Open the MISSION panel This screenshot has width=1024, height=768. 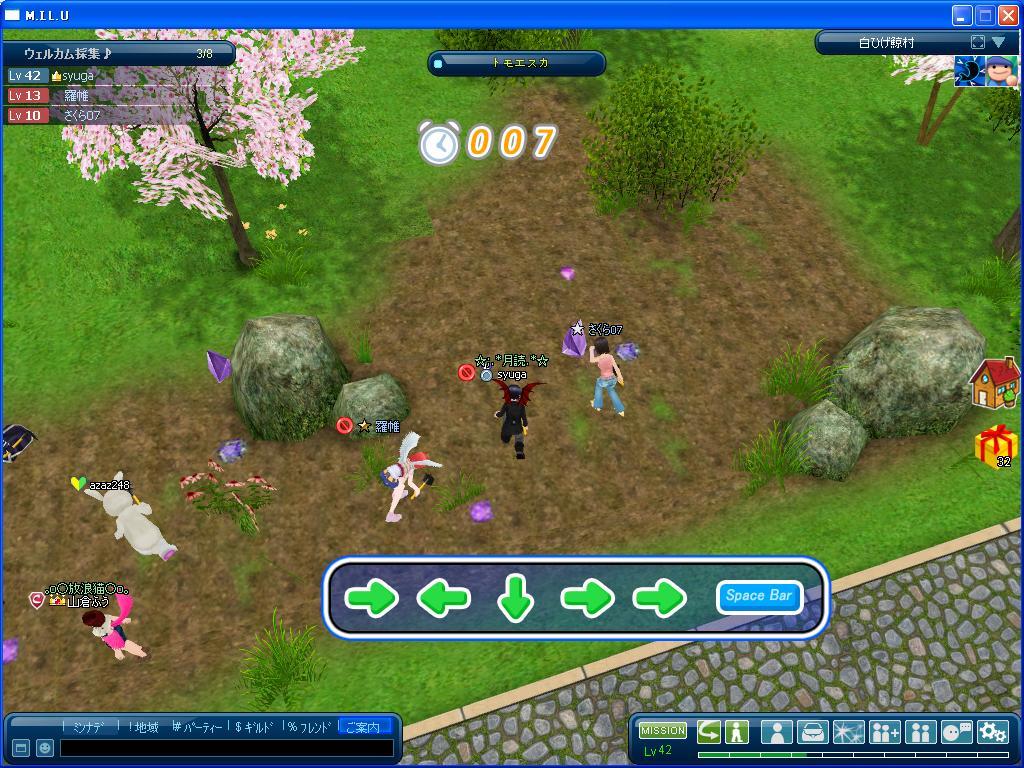pos(662,731)
